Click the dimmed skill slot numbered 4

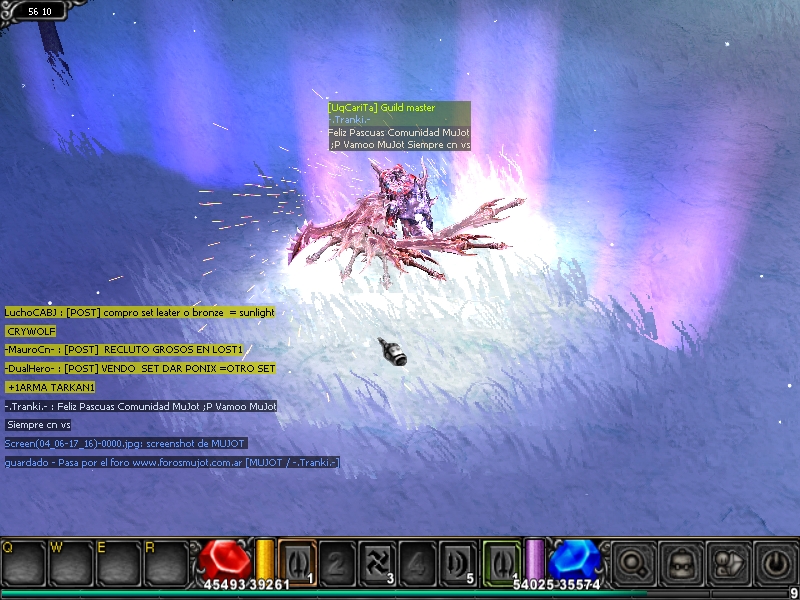click(417, 560)
